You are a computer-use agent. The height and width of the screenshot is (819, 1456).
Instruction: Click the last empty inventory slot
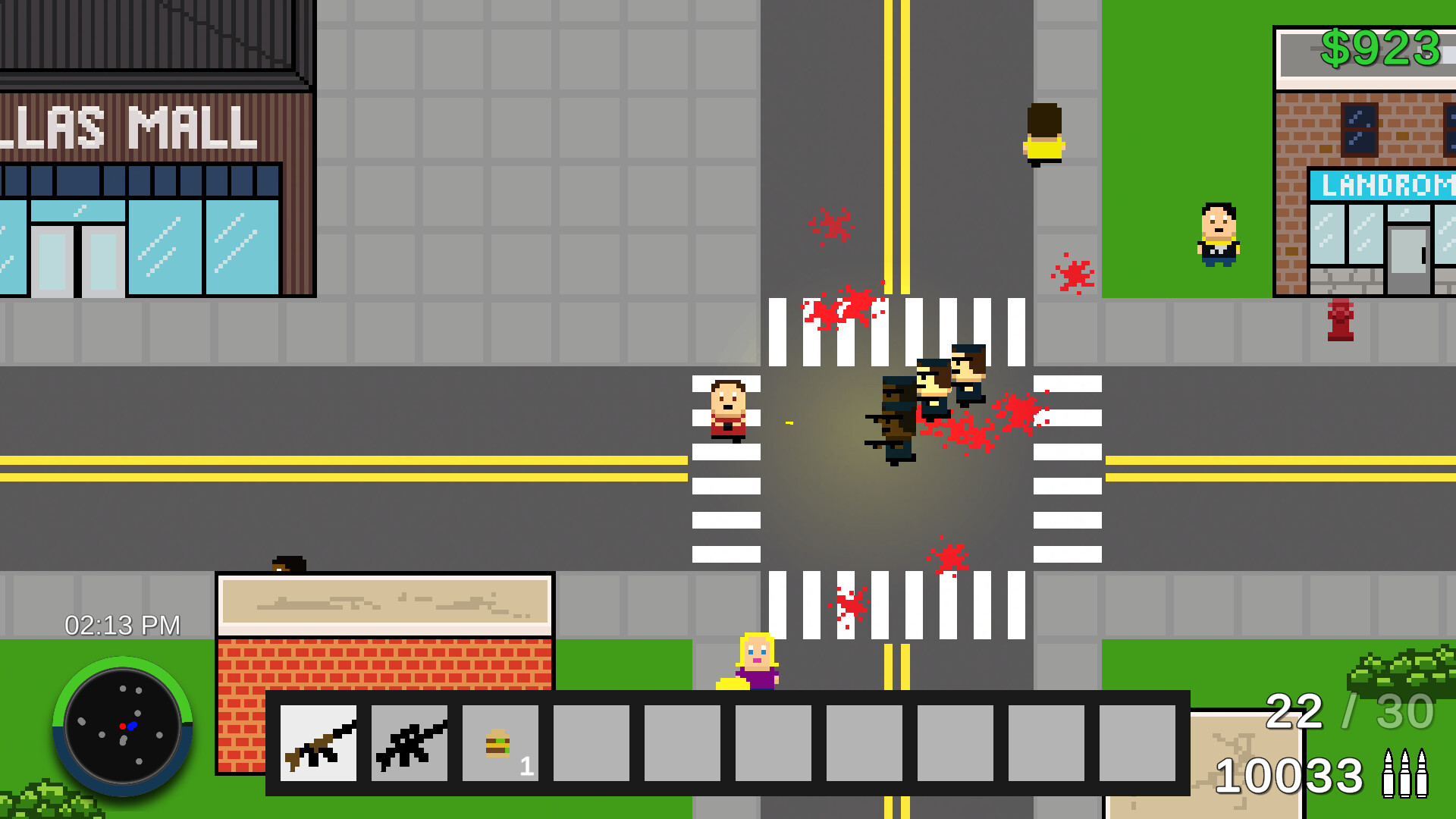[x=1137, y=744]
